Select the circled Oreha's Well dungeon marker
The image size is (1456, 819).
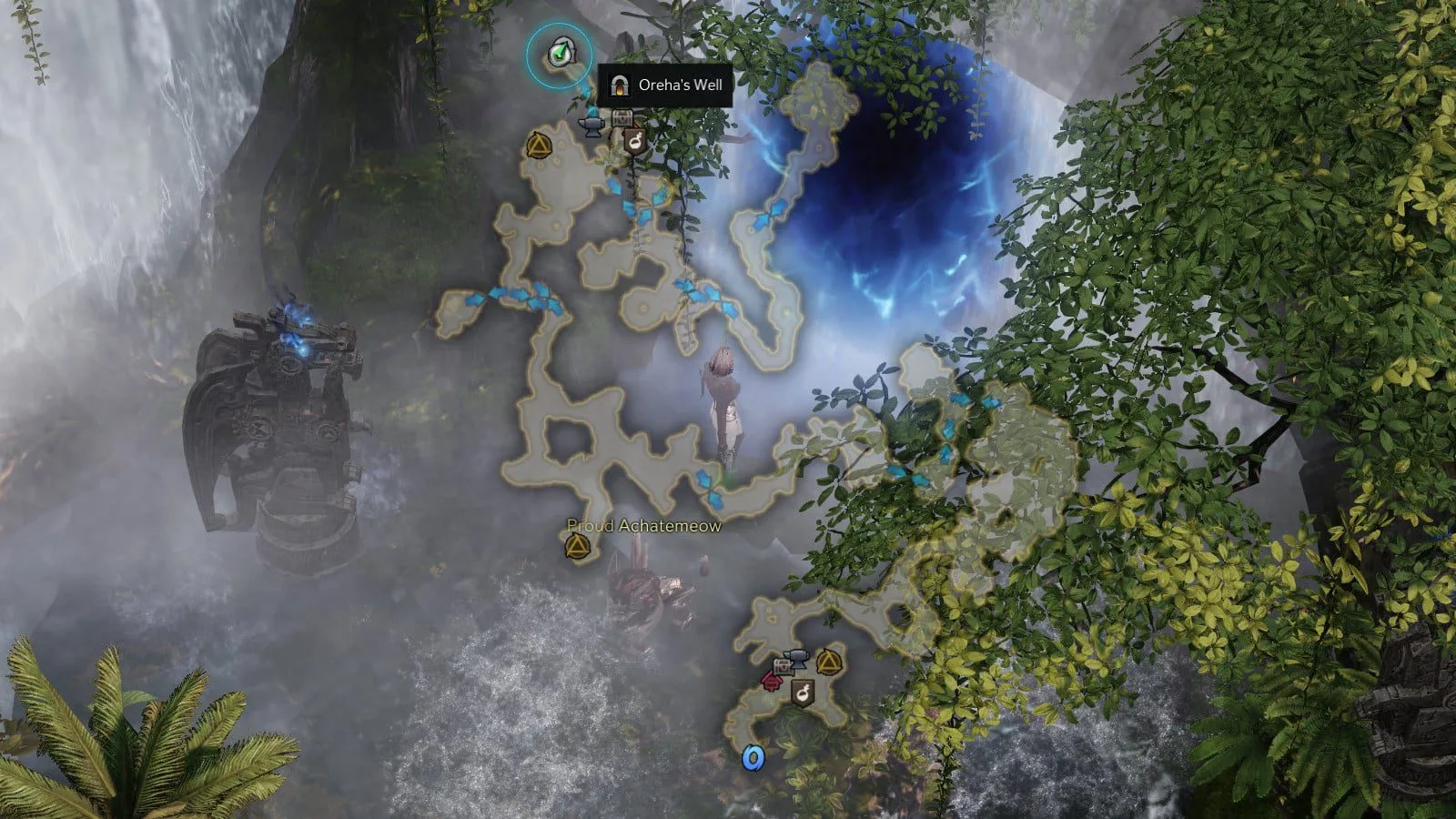pyautogui.click(x=559, y=55)
